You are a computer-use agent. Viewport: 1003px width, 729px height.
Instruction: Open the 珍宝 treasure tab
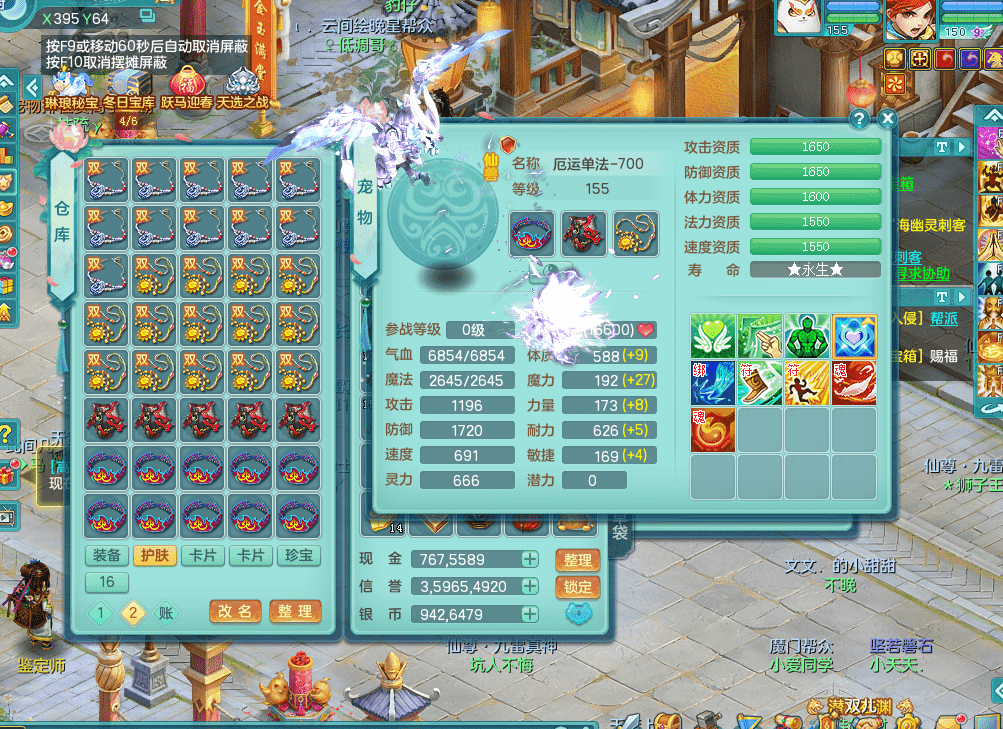click(299, 555)
